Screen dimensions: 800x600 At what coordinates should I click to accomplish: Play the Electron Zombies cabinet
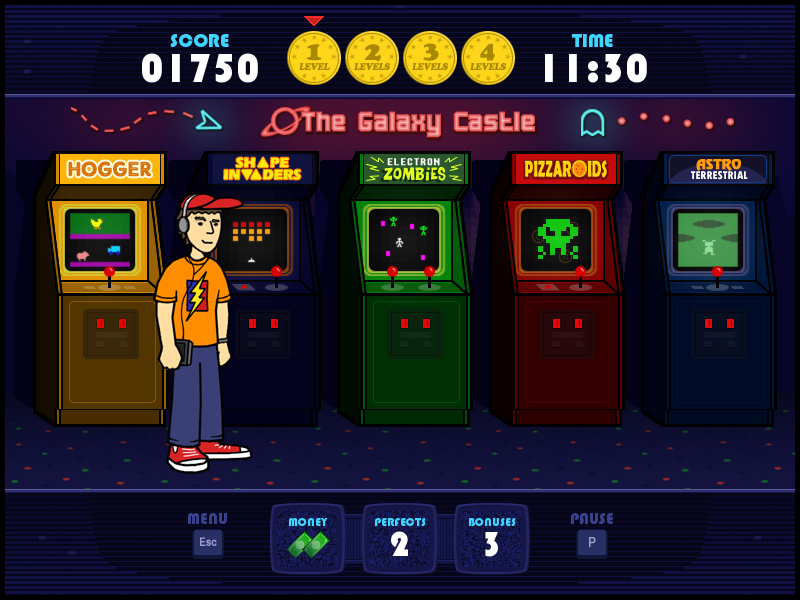408,290
